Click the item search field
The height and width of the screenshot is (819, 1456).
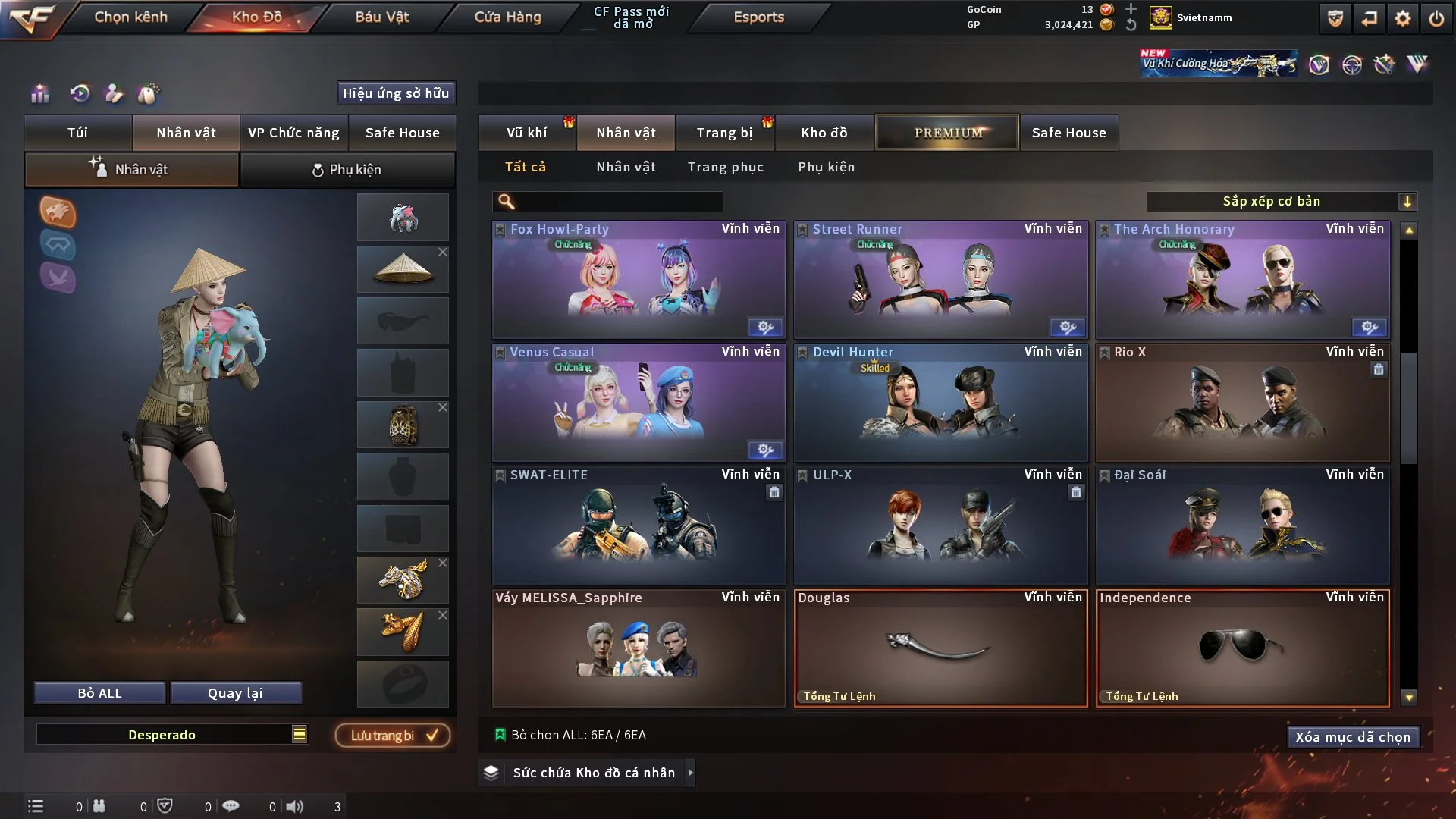coord(618,202)
